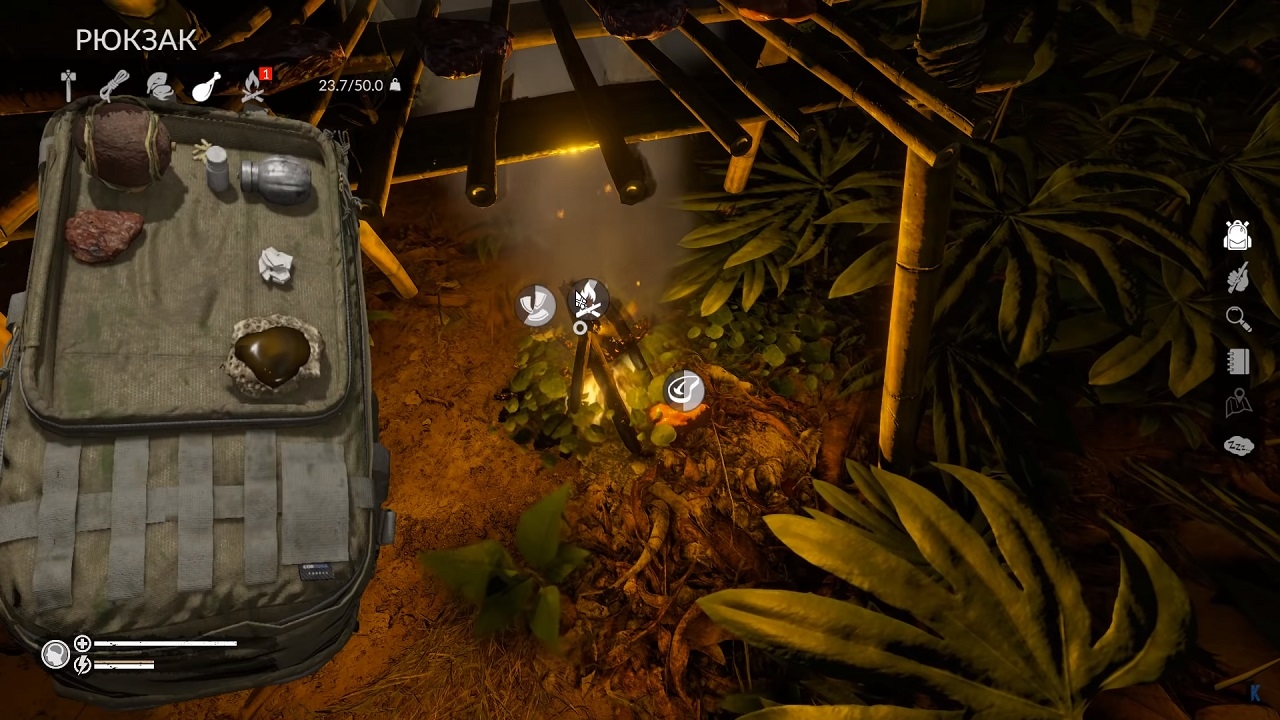
Task: Choose the sleep Zzz icon
Action: click(x=1238, y=446)
